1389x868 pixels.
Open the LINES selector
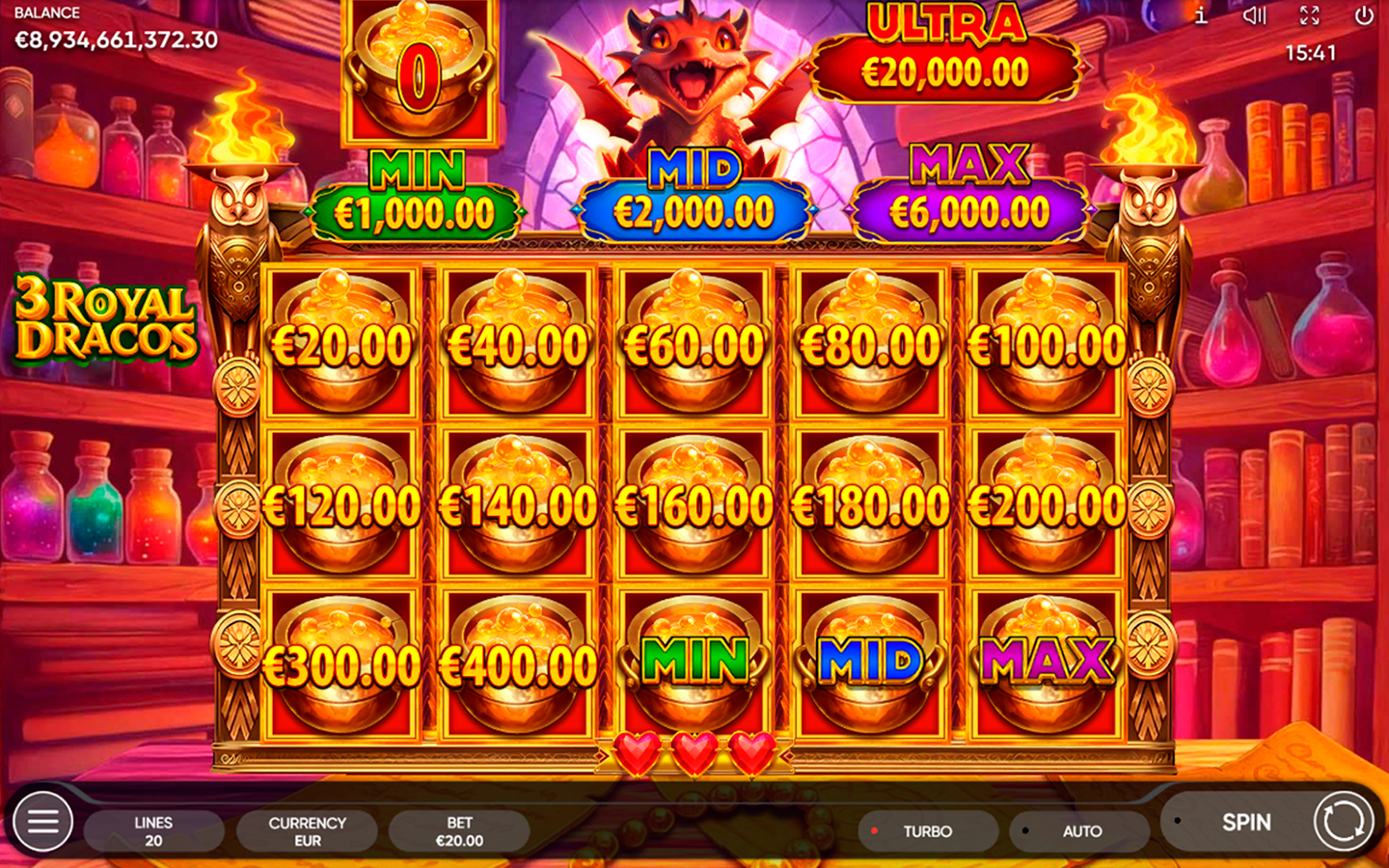point(152,830)
